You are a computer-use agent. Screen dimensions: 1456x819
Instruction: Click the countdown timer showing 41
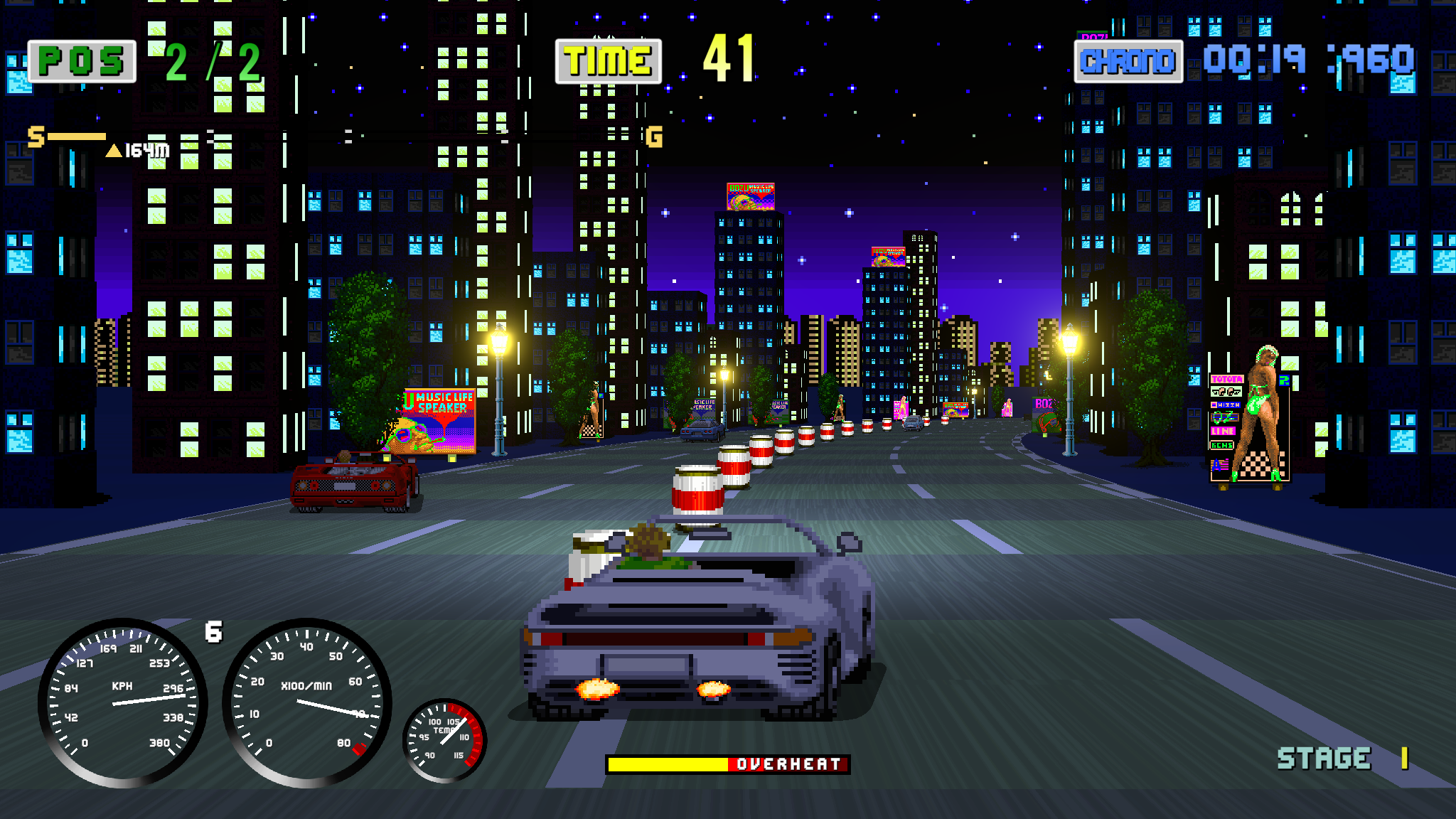[728, 59]
